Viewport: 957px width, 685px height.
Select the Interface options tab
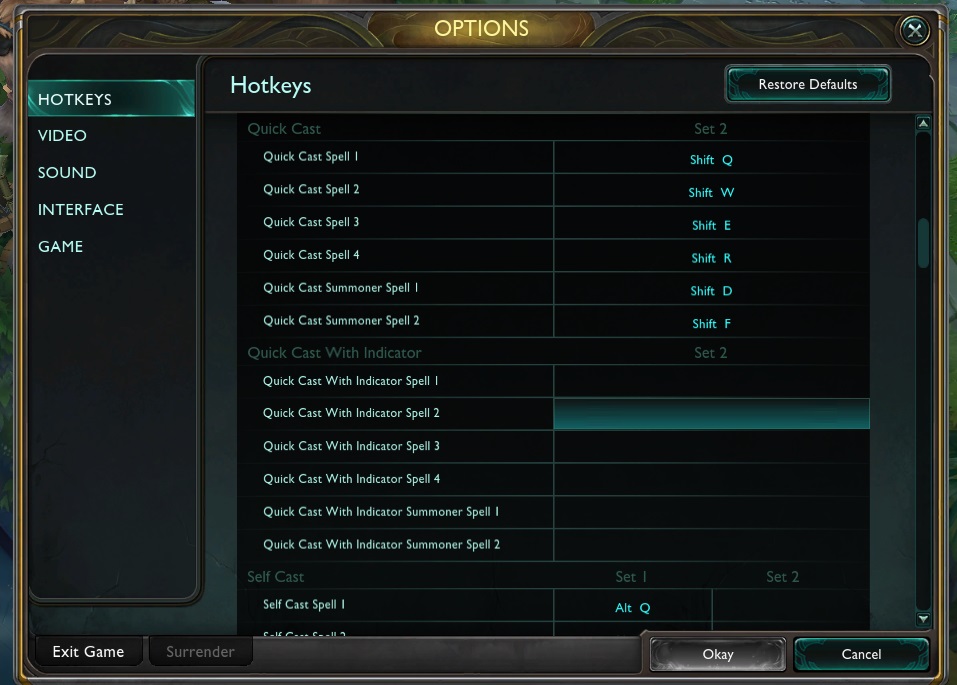point(81,210)
